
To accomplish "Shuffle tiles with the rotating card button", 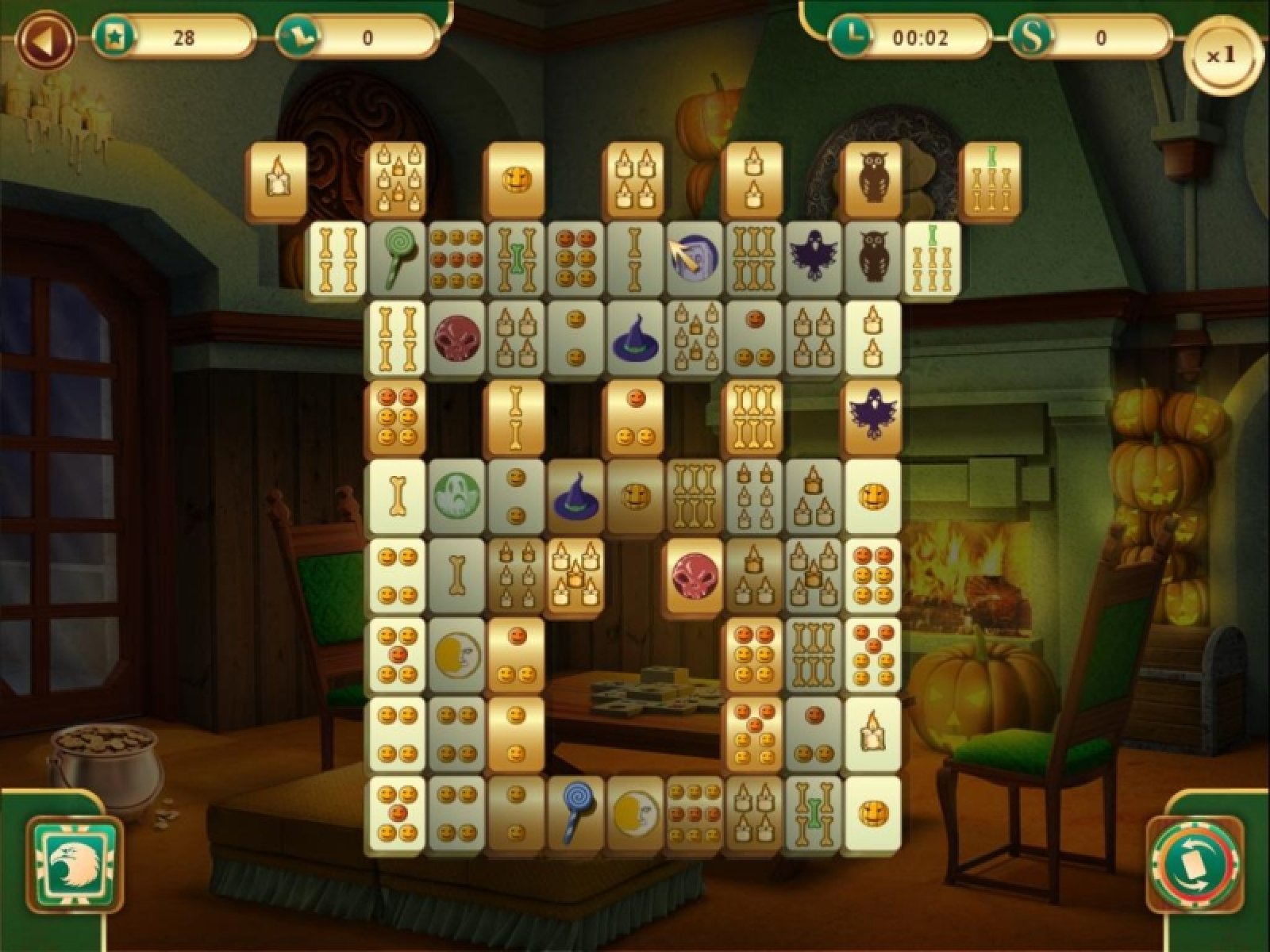I will point(1192,864).
